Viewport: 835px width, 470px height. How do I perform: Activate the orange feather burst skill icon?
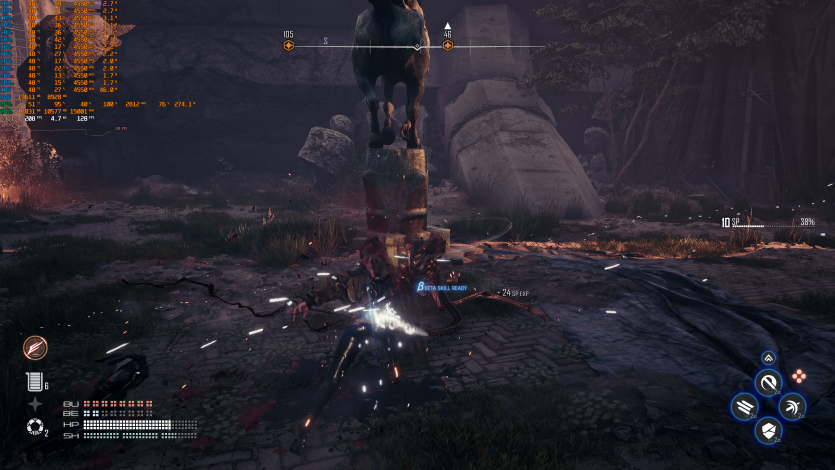click(35, 348)
